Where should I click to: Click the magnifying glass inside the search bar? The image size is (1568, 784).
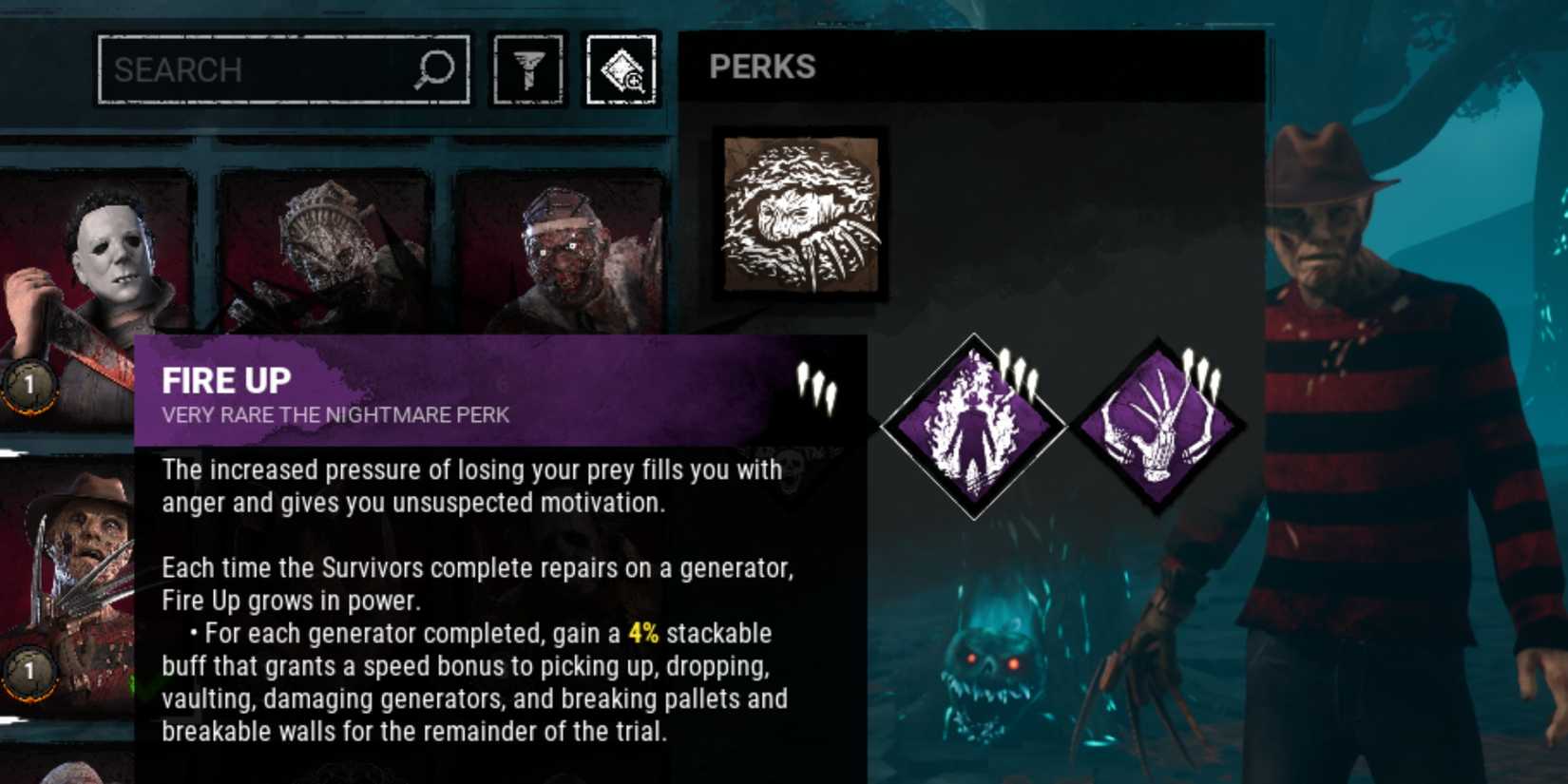435,69
